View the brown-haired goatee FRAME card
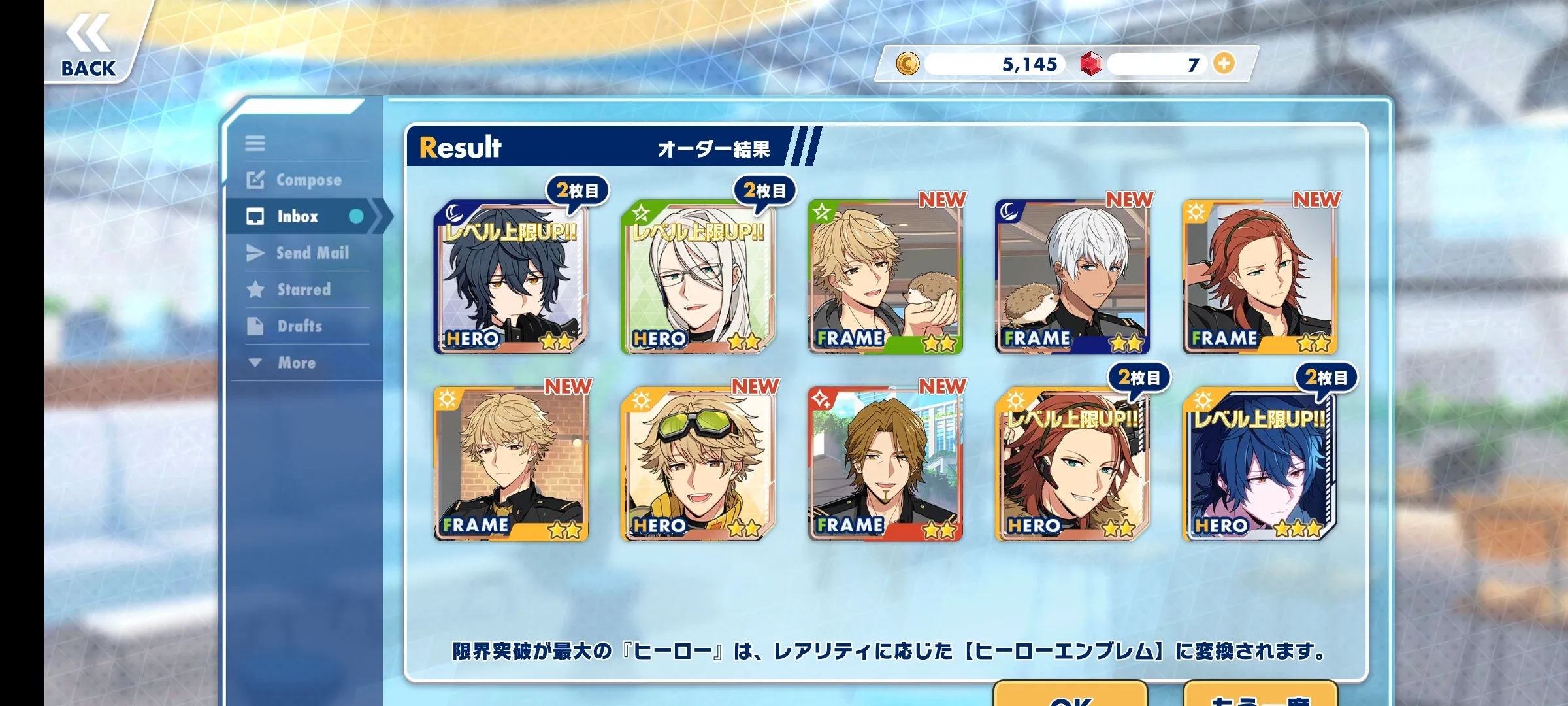Image resolution: width=1568 pixels, height=706 pixels. [885, 465]
